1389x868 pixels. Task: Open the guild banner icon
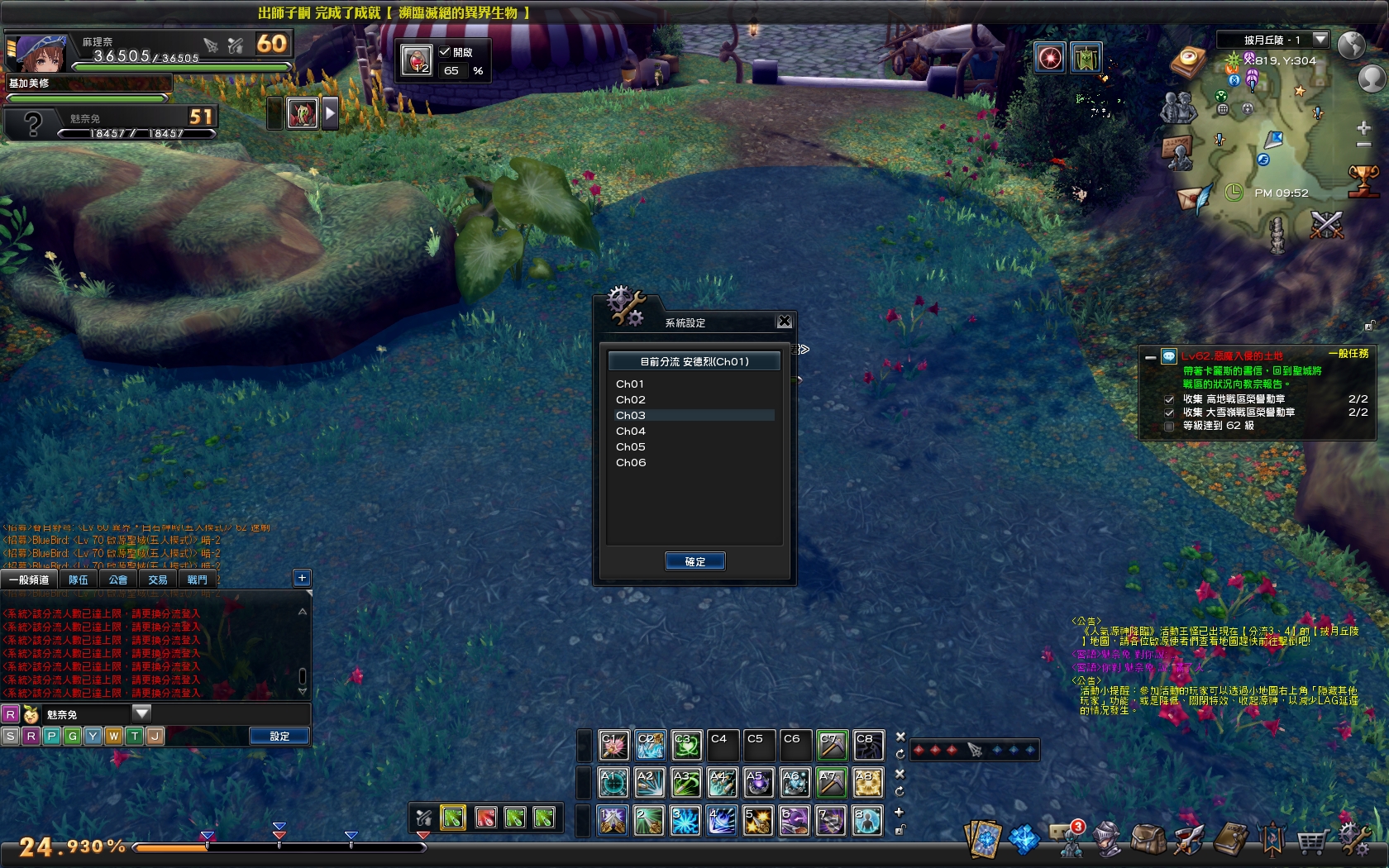click(x=1273, y=837)
